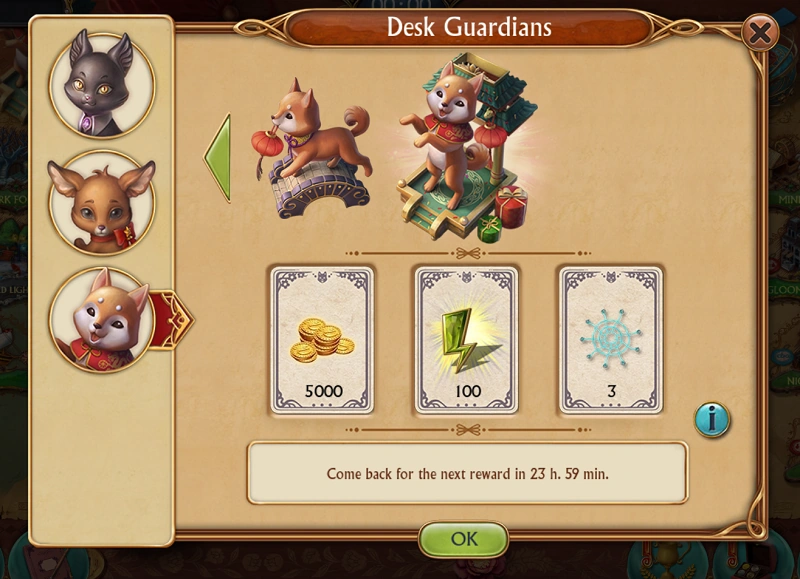The image size is (800, 579).
Task: Choose the brown fawn guardian portrait
Action: point(101,202)
